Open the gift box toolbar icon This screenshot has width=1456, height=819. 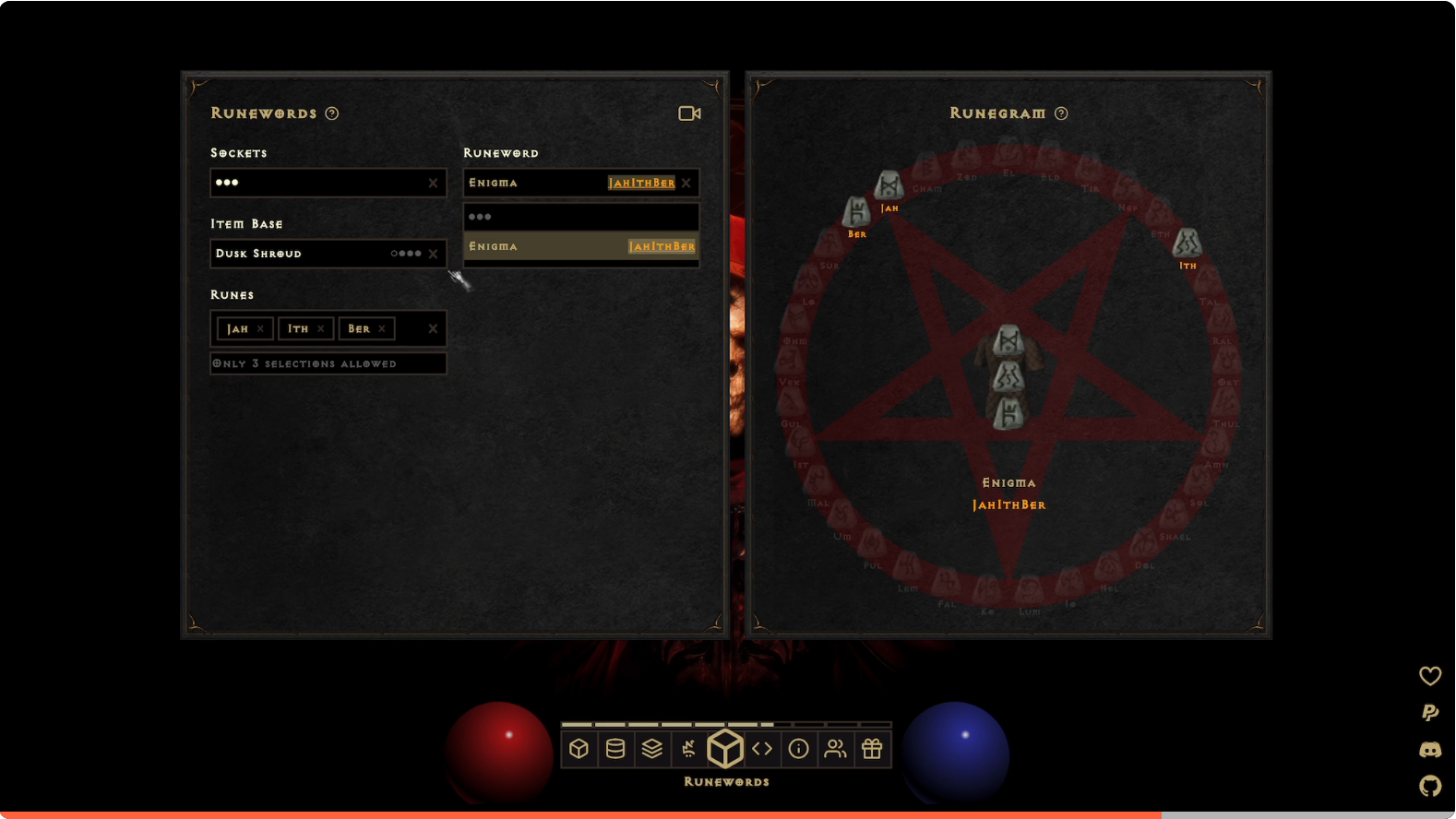tap(872, 749)
